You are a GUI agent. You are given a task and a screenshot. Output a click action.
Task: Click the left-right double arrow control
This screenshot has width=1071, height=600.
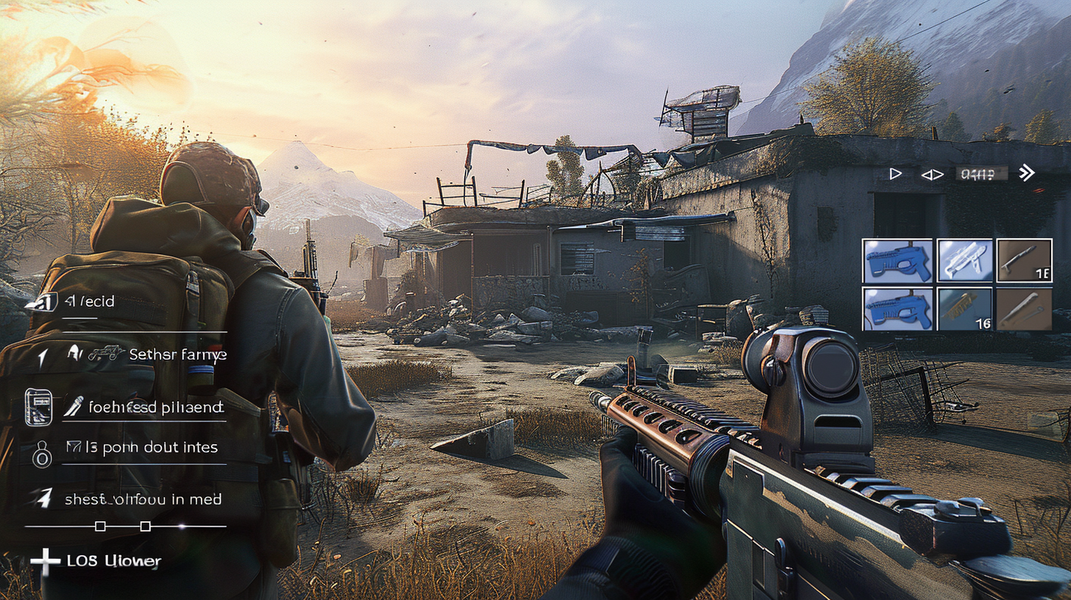(931, 174)
